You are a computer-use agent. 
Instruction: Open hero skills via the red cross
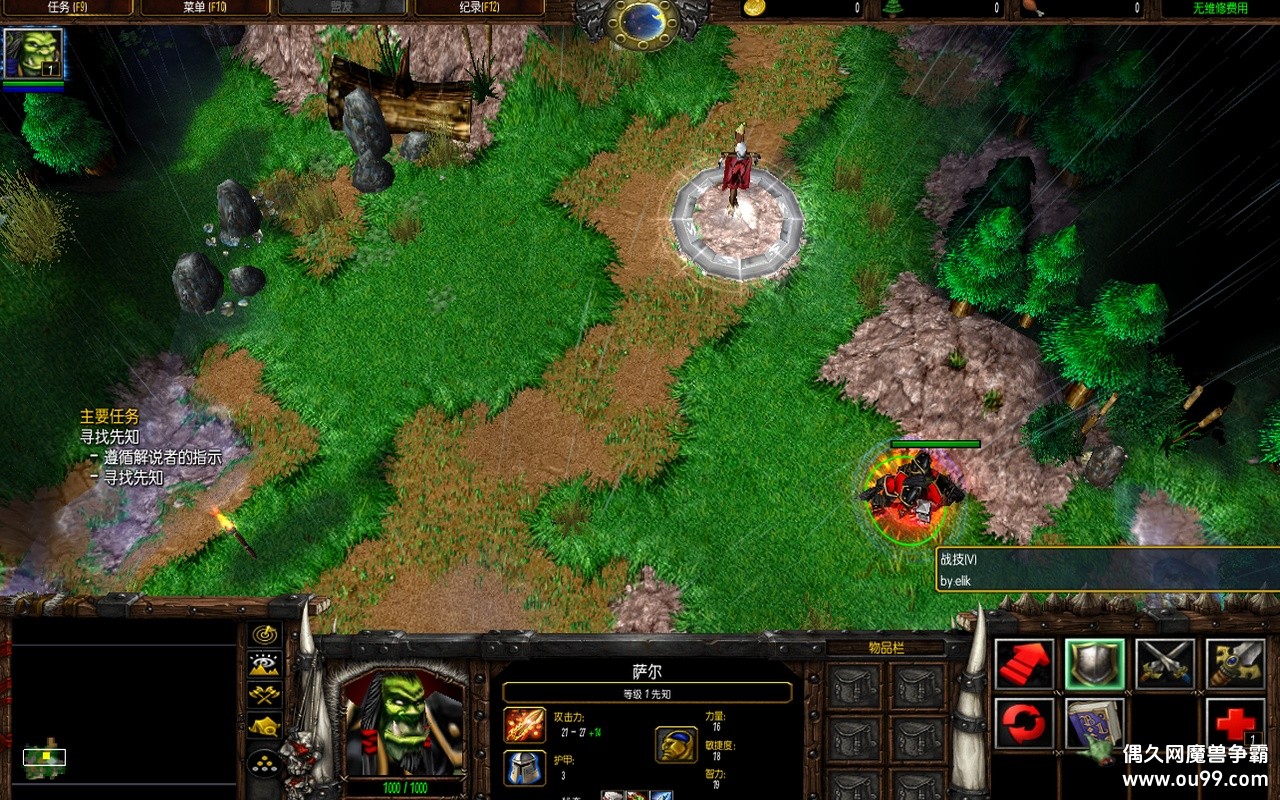tap(1235, 723)
